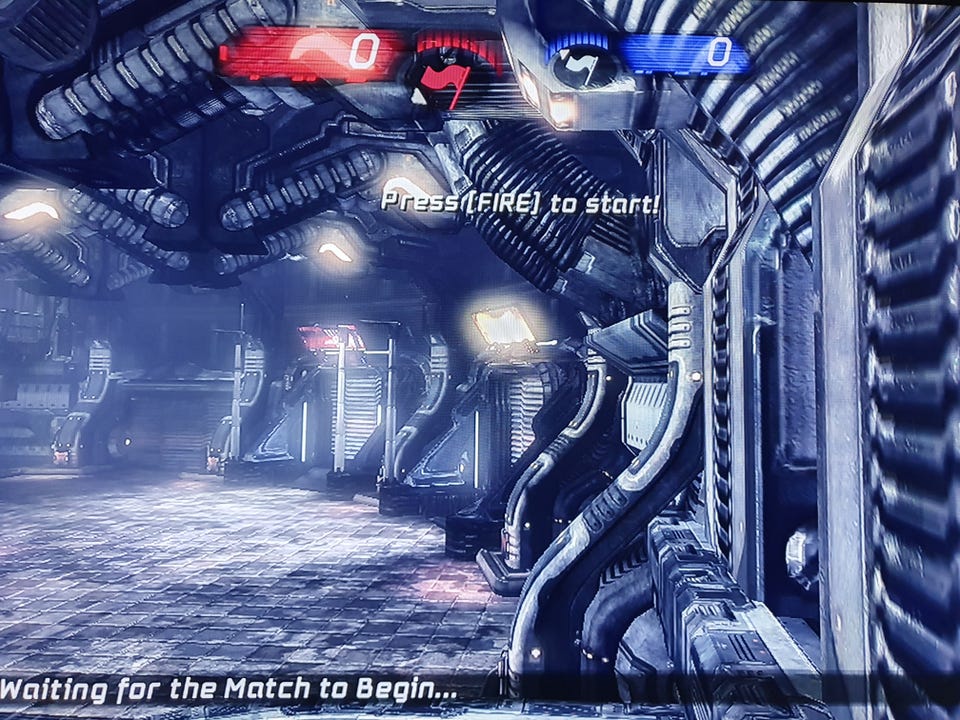Click the blue team flag icon
This screenshot has width=960, height=720.
[581, 68]
